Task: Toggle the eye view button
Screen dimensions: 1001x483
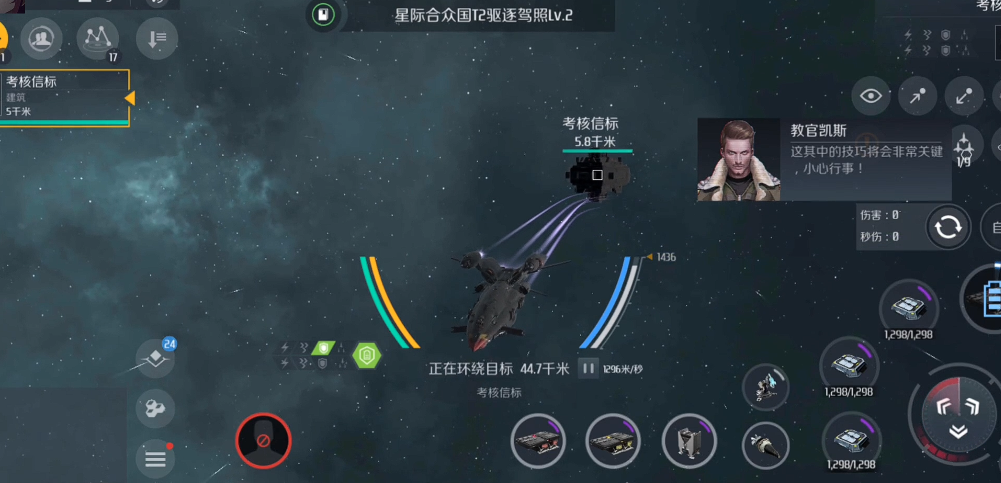Action: 872,96
